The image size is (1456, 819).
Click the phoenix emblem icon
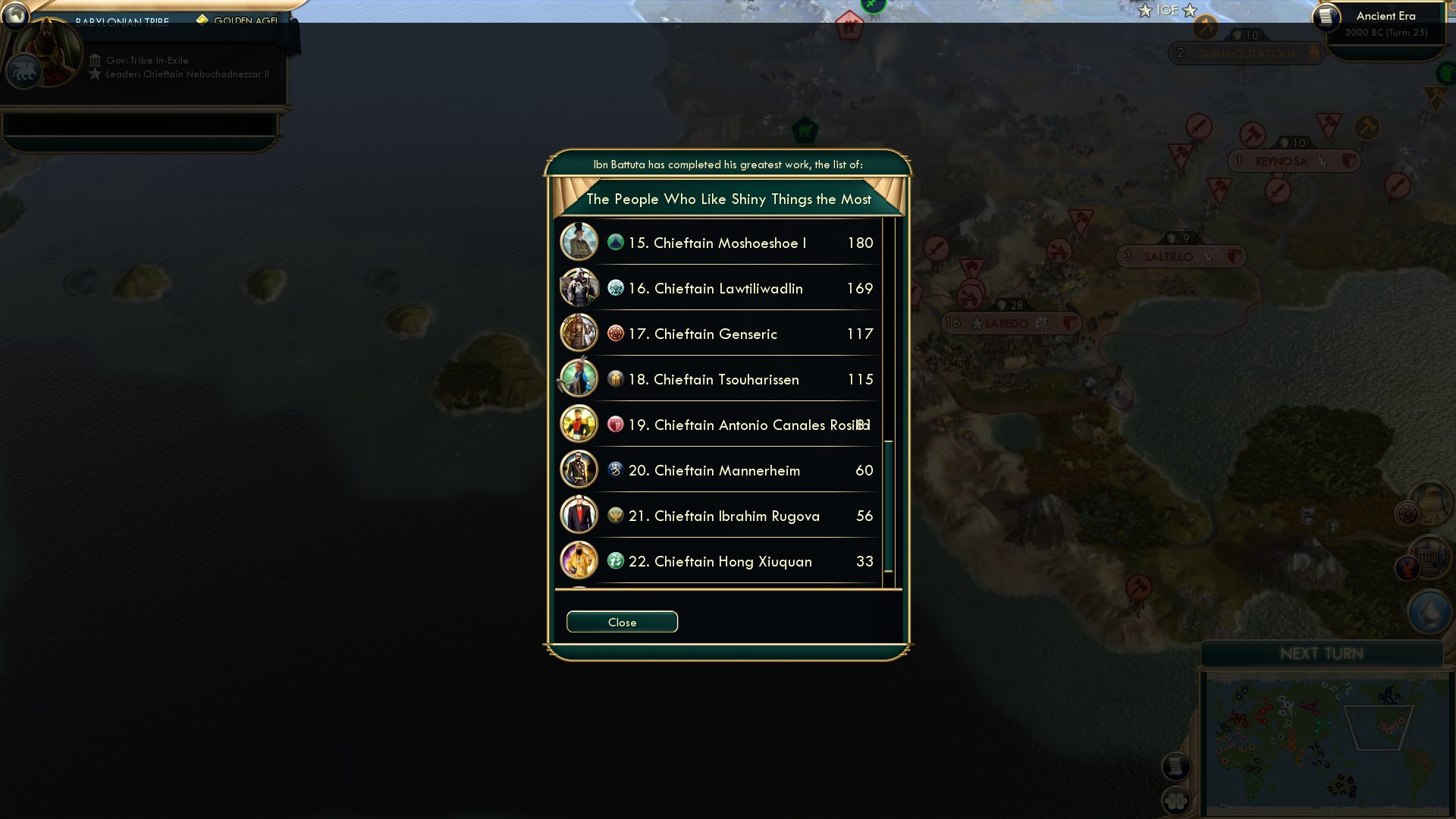pos(1407,566)
